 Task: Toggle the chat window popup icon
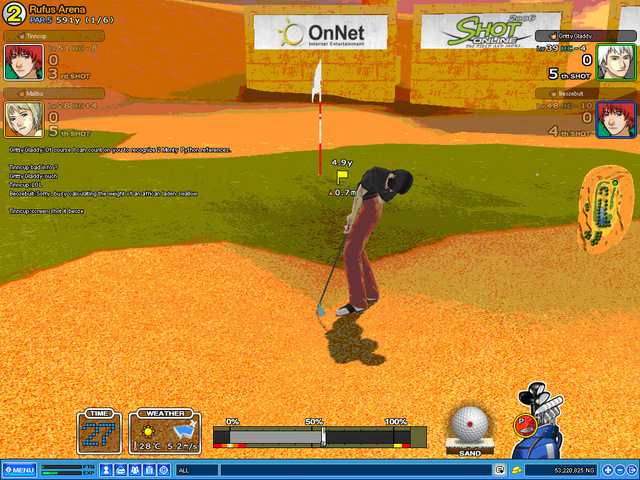(x=499, y=470)
